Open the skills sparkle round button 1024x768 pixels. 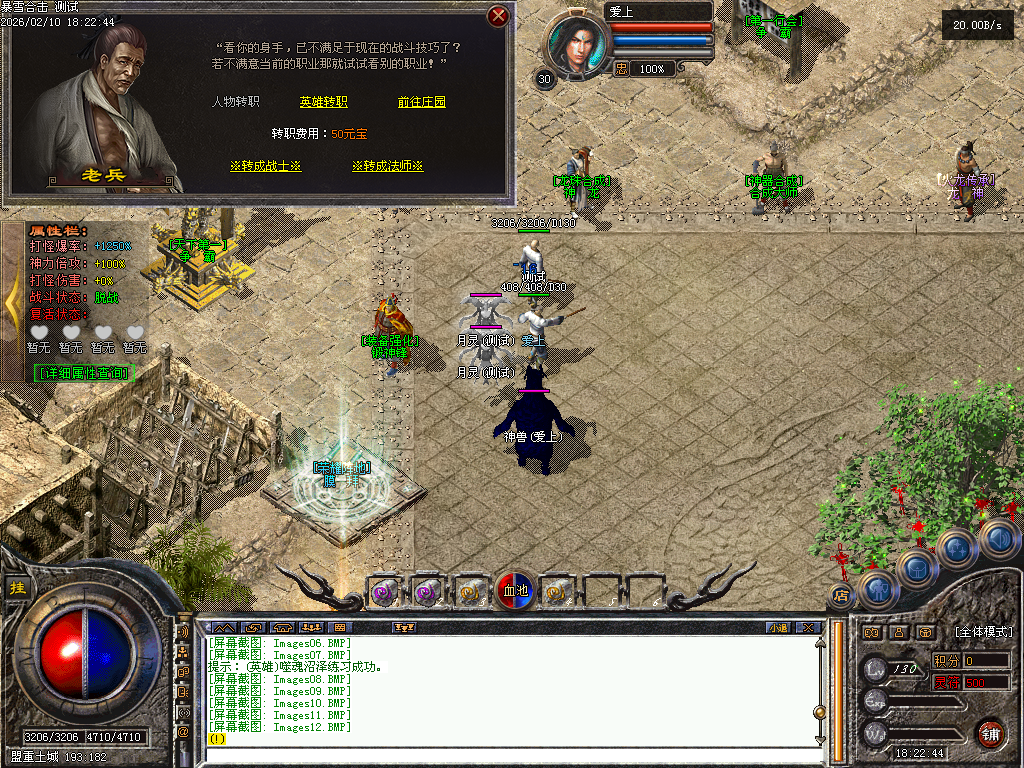pyautogui.click(x=958, y=548)
